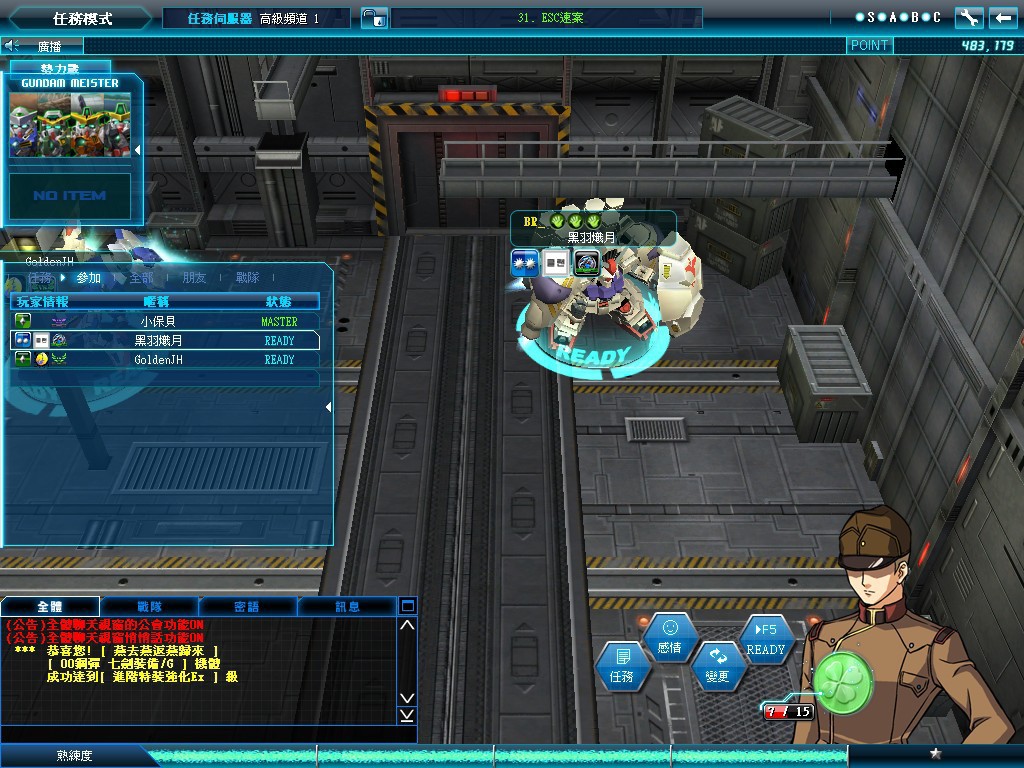Toggle the room lock icon
1024x768 pixels.
click(372, 18)
